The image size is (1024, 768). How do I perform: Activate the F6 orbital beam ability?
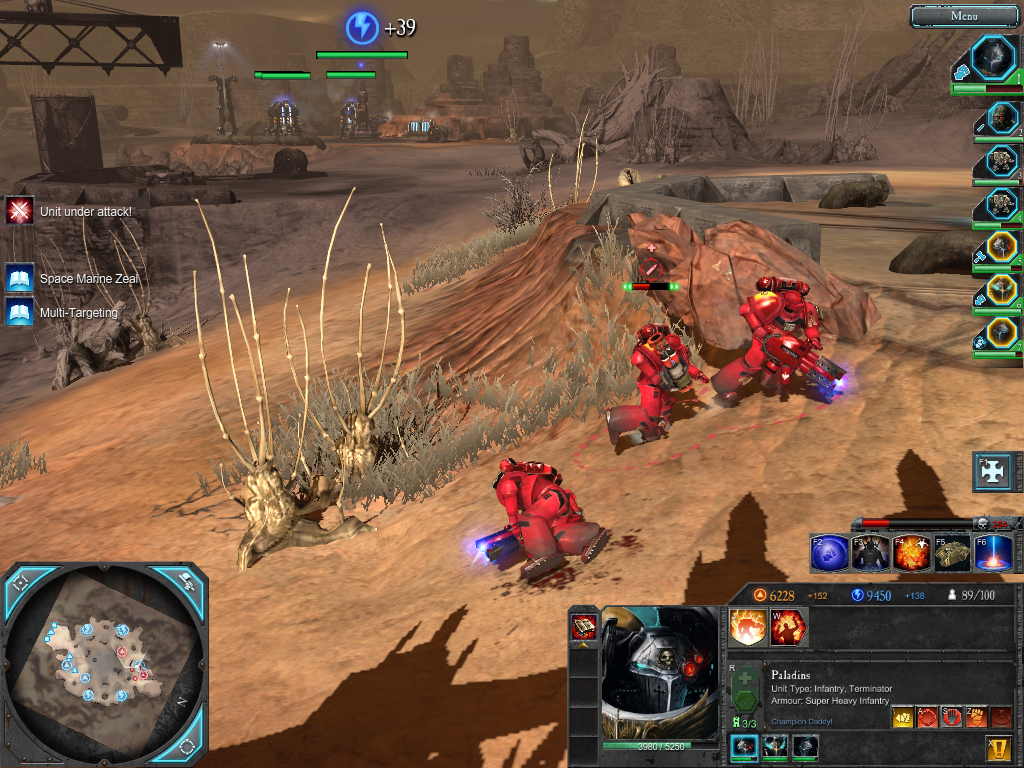[992, 553]
